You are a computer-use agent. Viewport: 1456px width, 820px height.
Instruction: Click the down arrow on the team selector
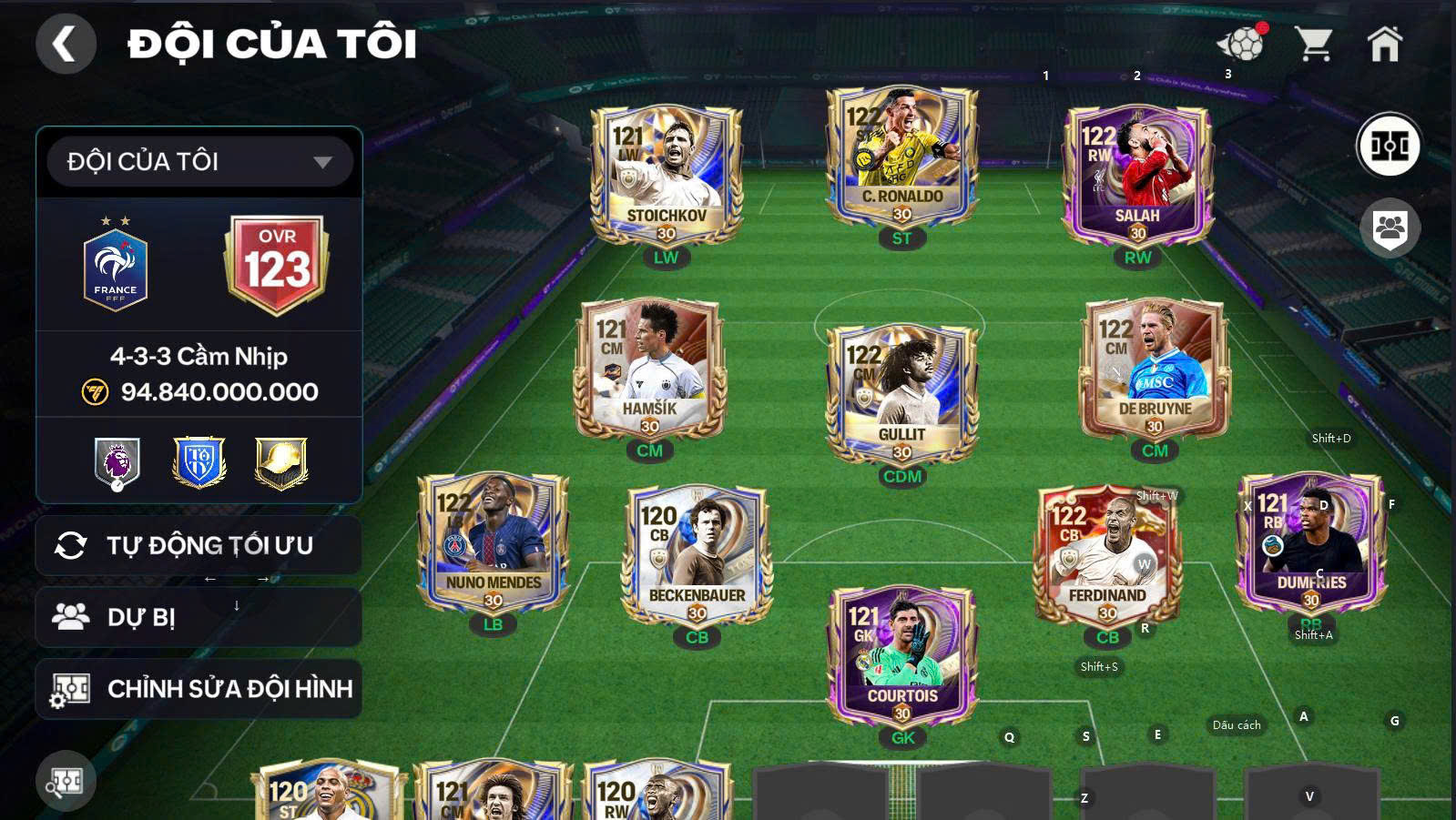coord(325,160)
